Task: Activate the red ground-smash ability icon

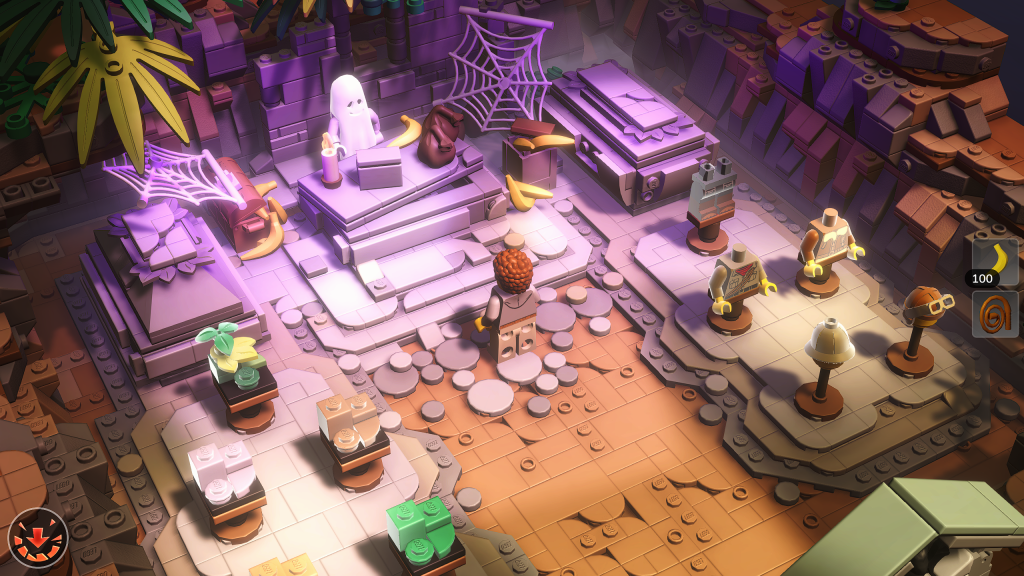Action: point(38,538)
